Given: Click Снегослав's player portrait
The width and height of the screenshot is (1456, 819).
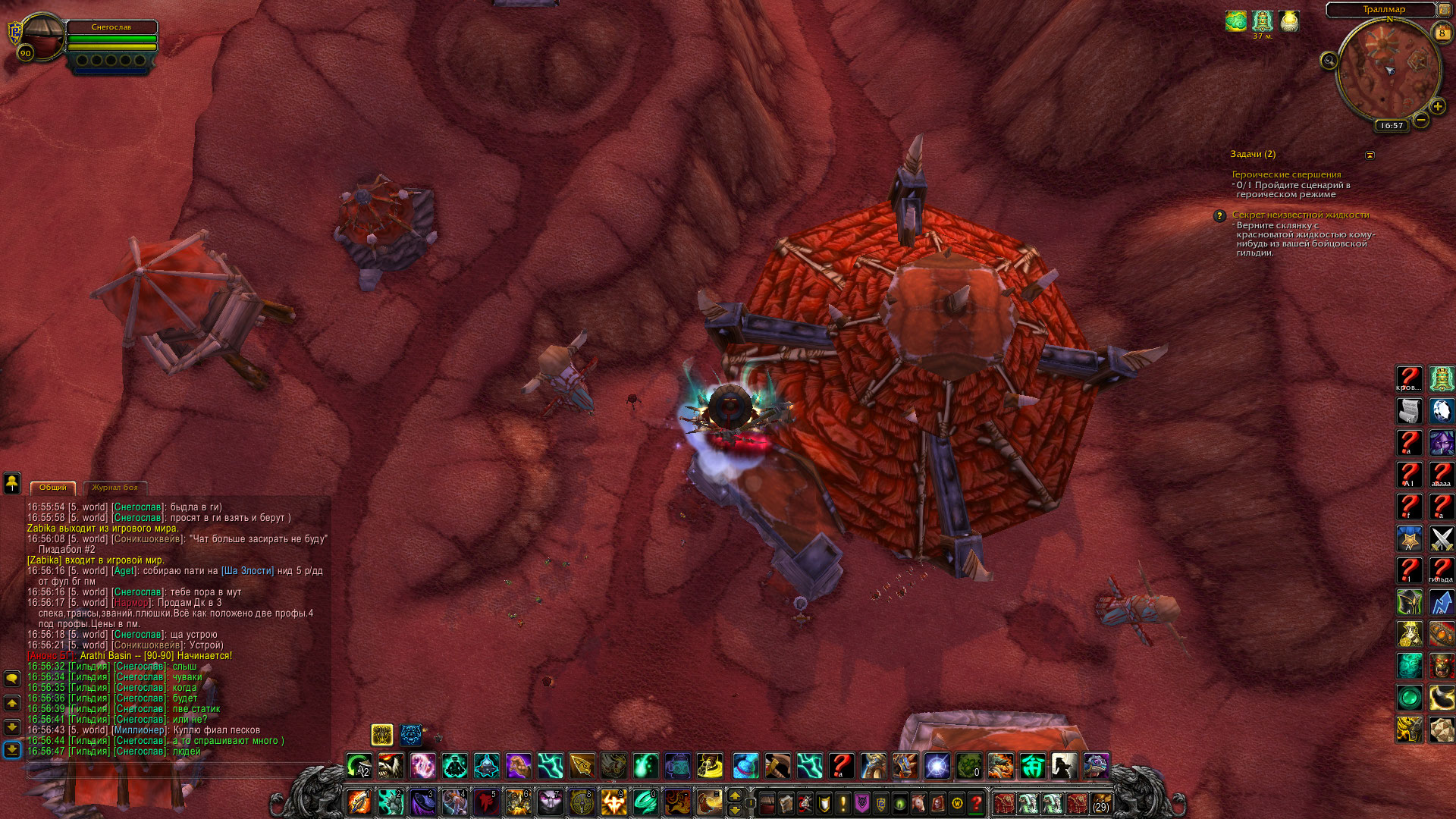Looking at the screenshot, I should pyautogui.click(x=43, y=38).
